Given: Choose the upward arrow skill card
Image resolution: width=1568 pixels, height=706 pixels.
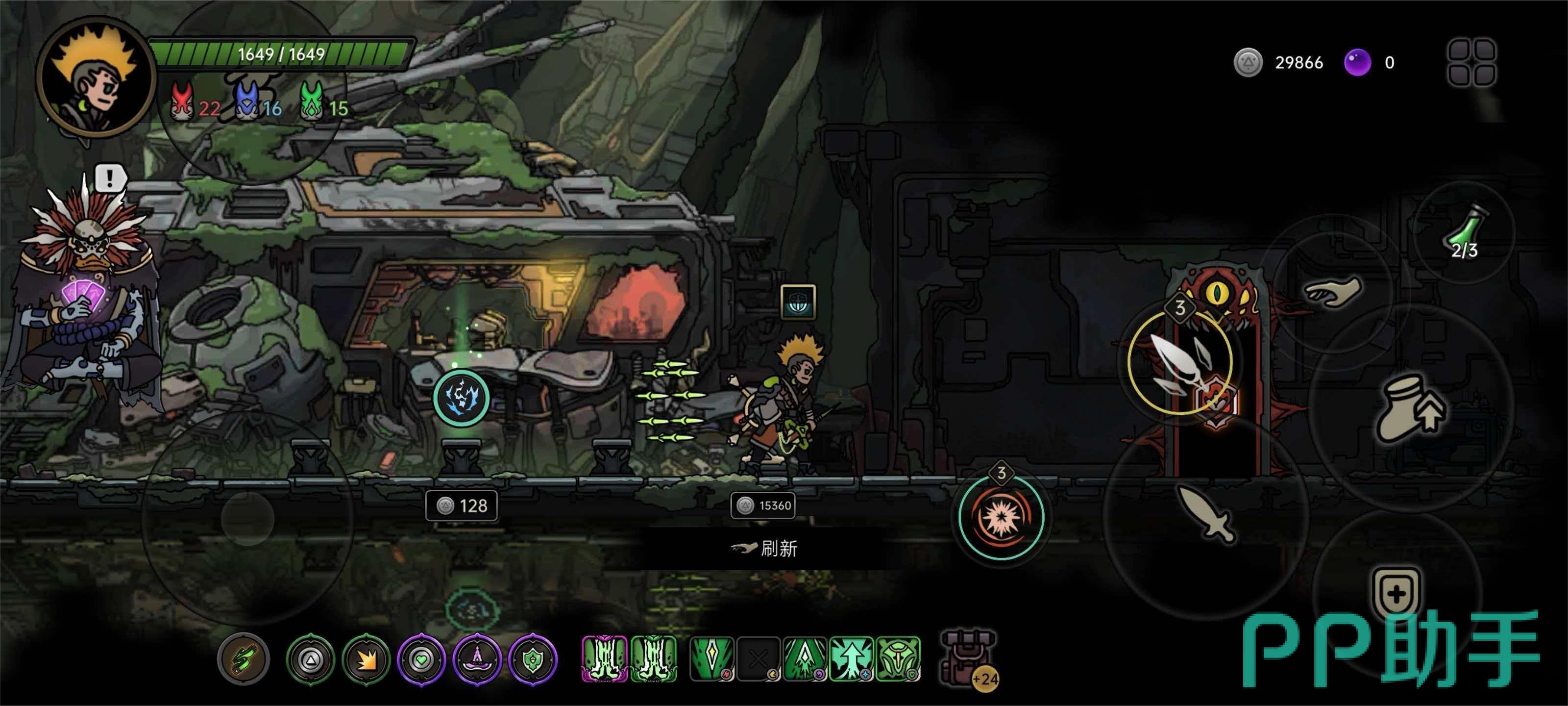Looking at the screenshot, I should pyautogui.click(x=851, y=658).
